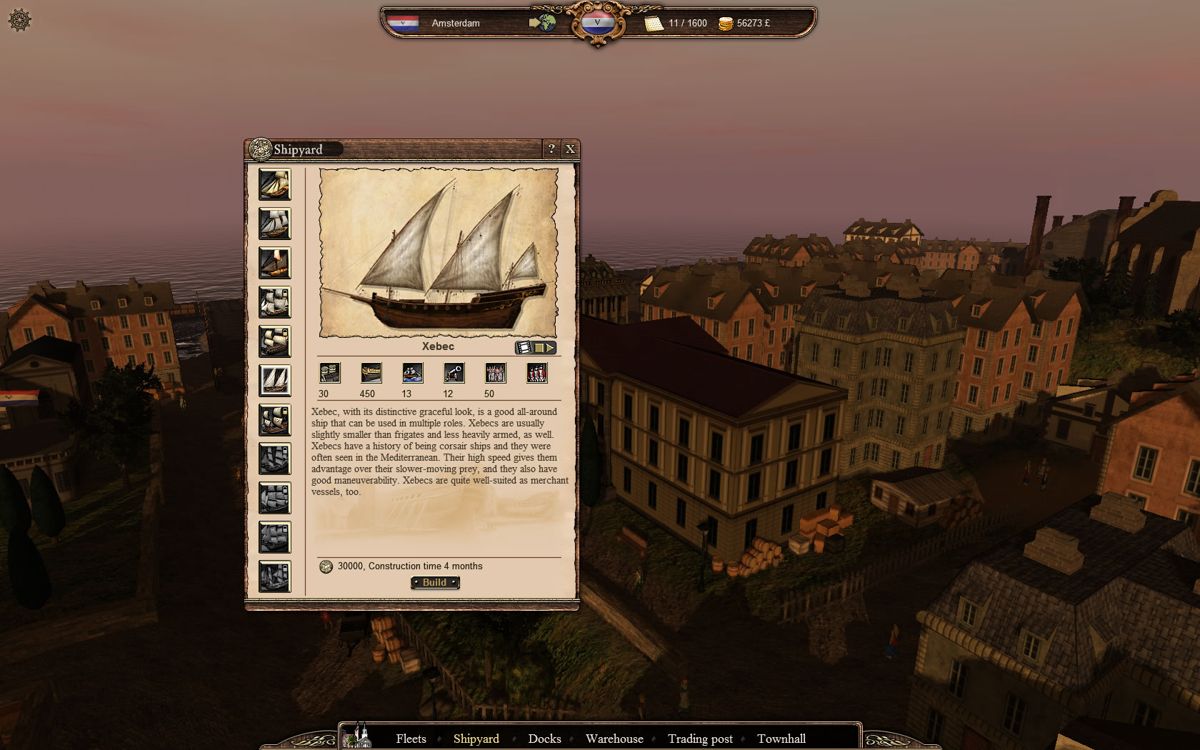Screen dimensions: 1200x750
Task: Build the Xebec ship
Action: coord(435,582)
